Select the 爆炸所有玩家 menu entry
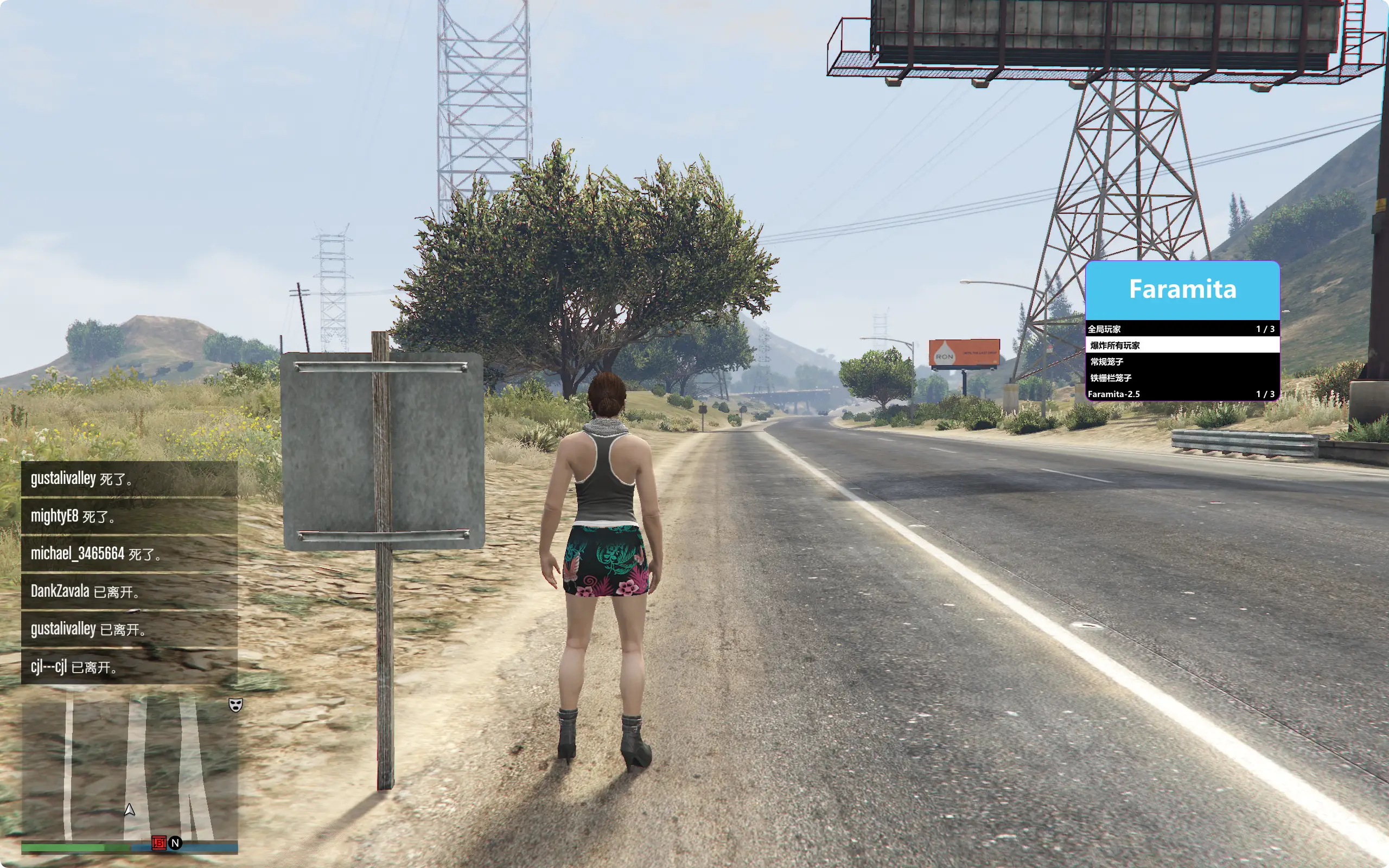 tap(1182, 345)
